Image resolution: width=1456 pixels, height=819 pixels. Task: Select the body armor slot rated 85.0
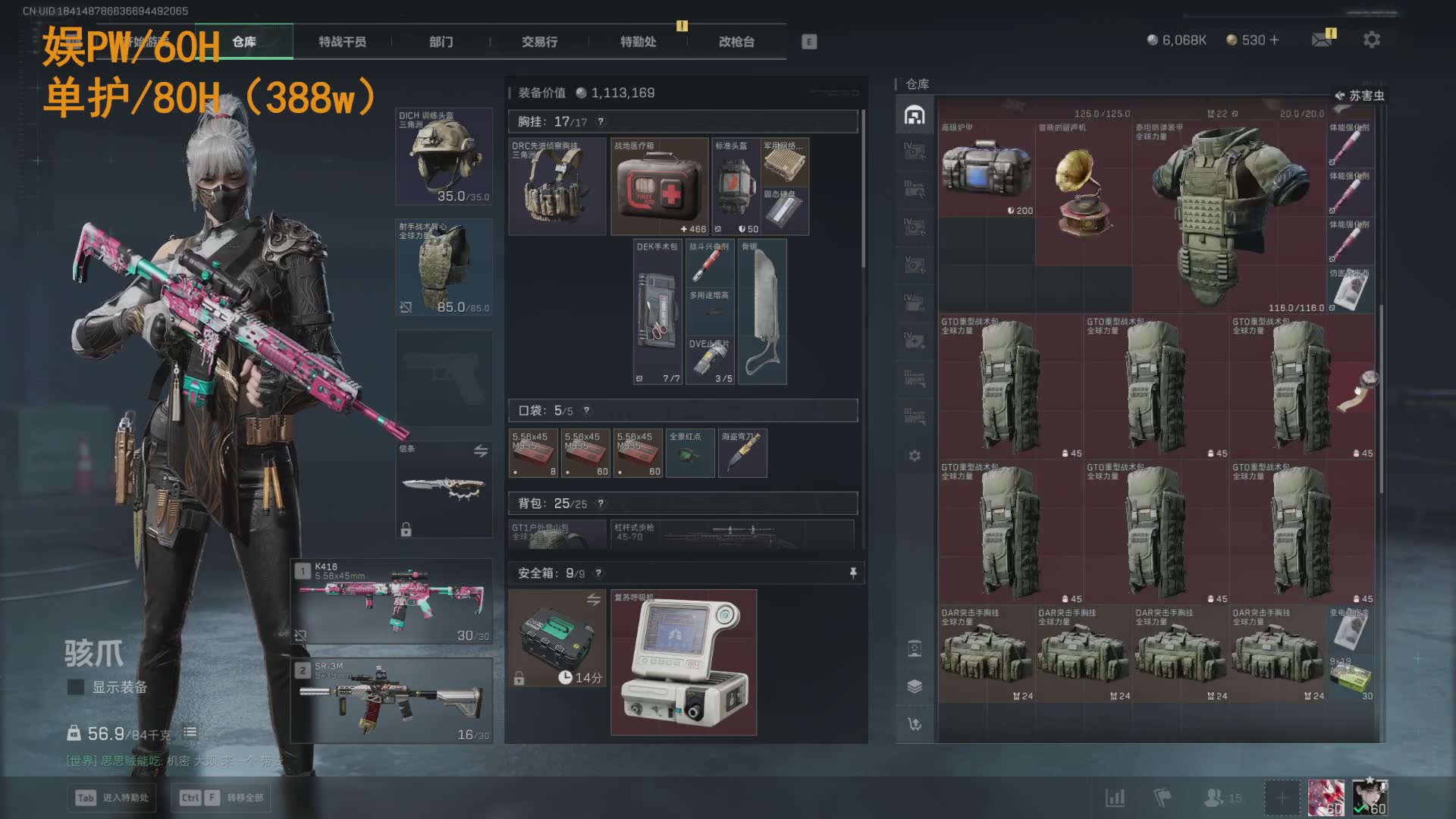click(x=444, y=267)
